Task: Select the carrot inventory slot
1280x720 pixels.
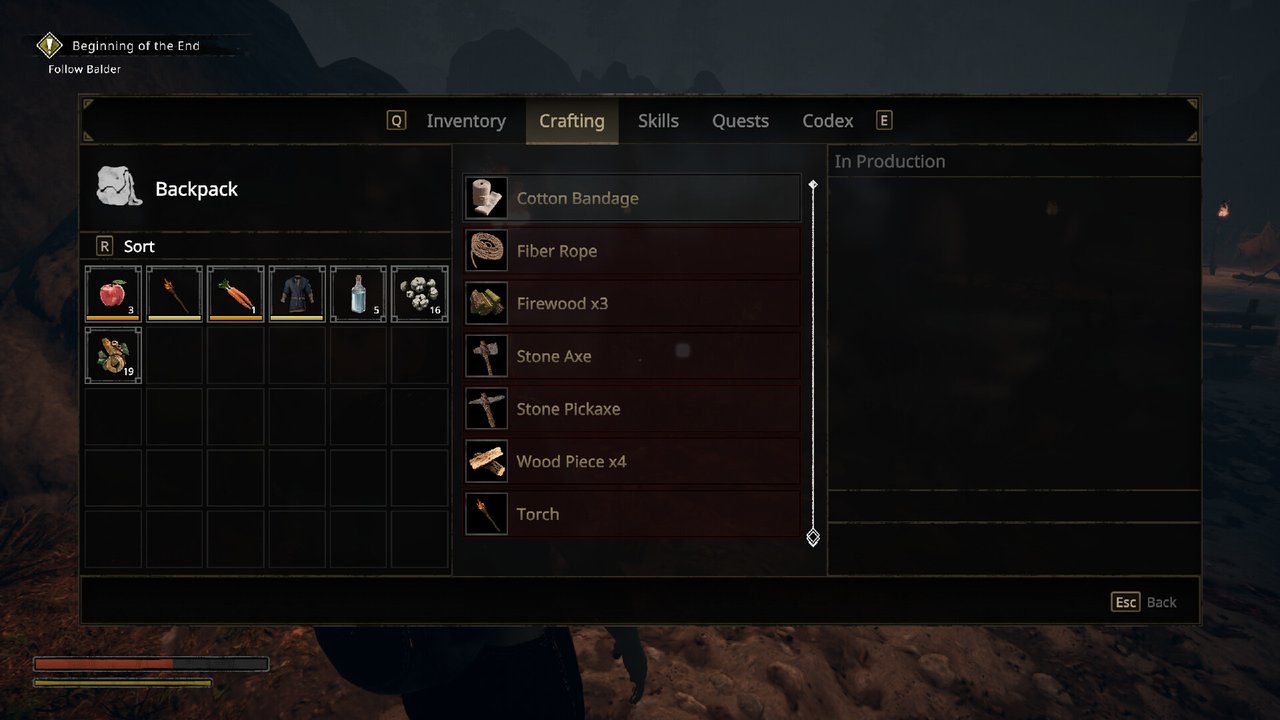Action: point(235,294)
